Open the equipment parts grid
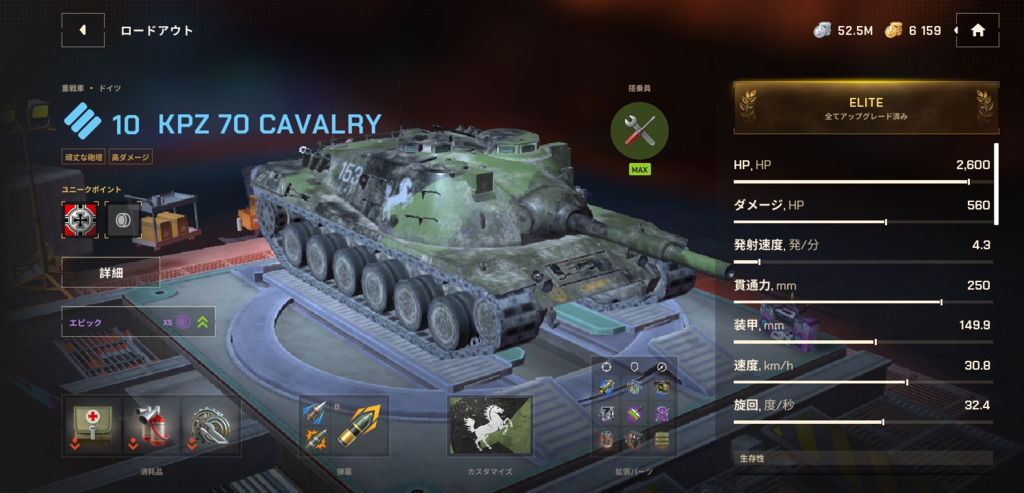This screenshot has width=1024, height=493. point(633,412)
